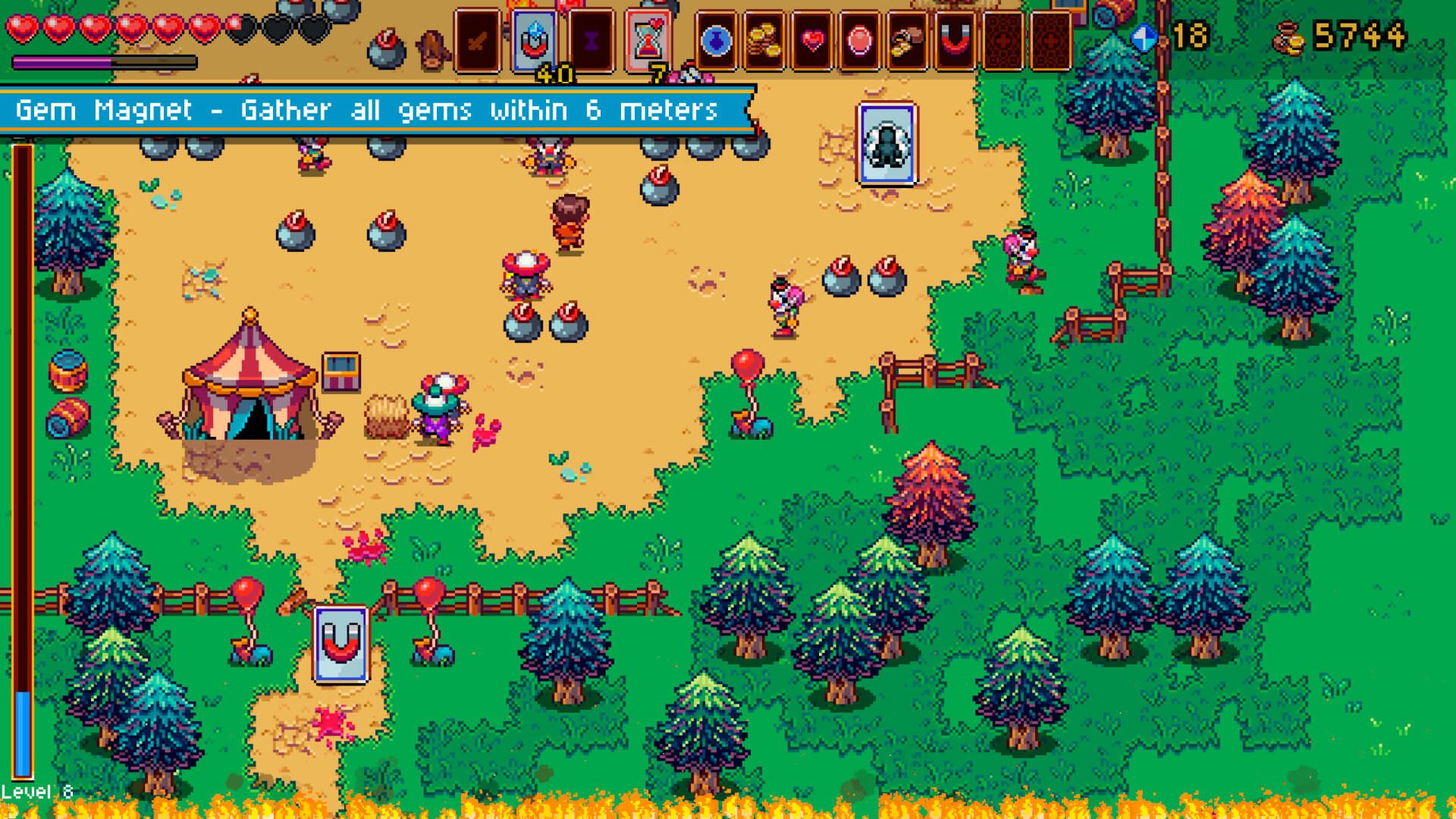Click the blue potion orb slot

point(716,40)
